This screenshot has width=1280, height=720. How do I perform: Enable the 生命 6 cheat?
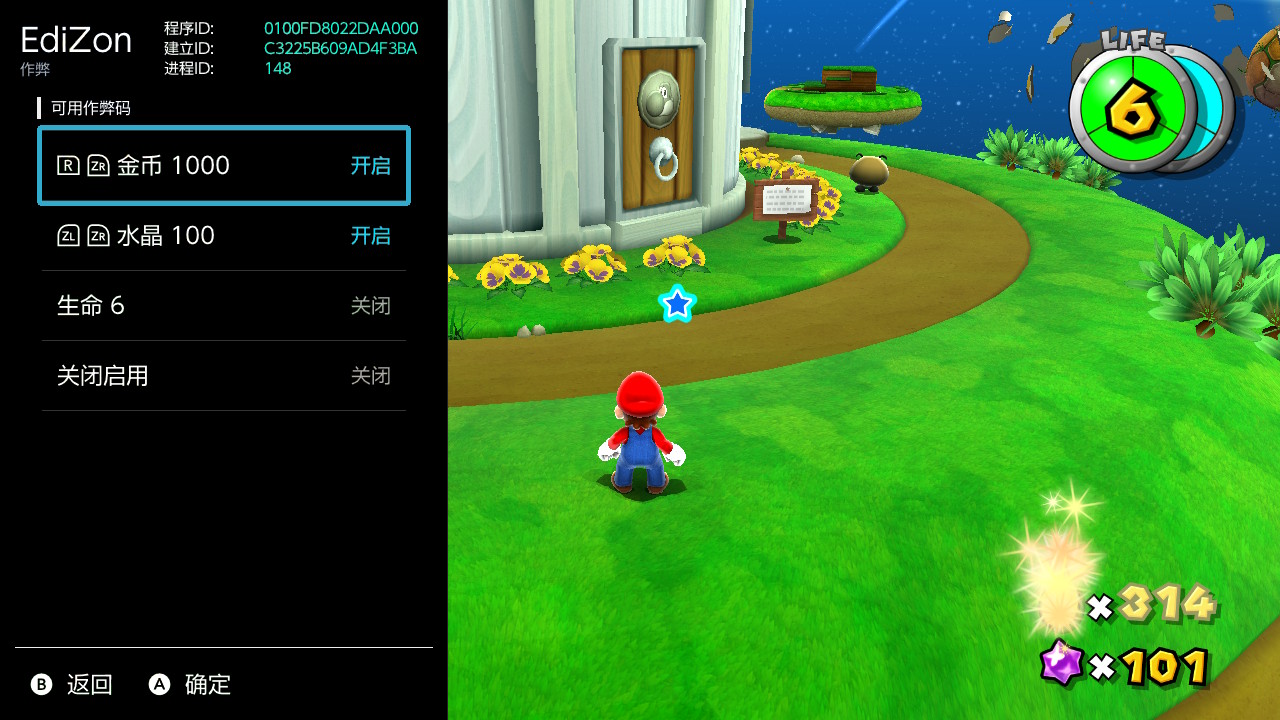(x=224, y=306)
